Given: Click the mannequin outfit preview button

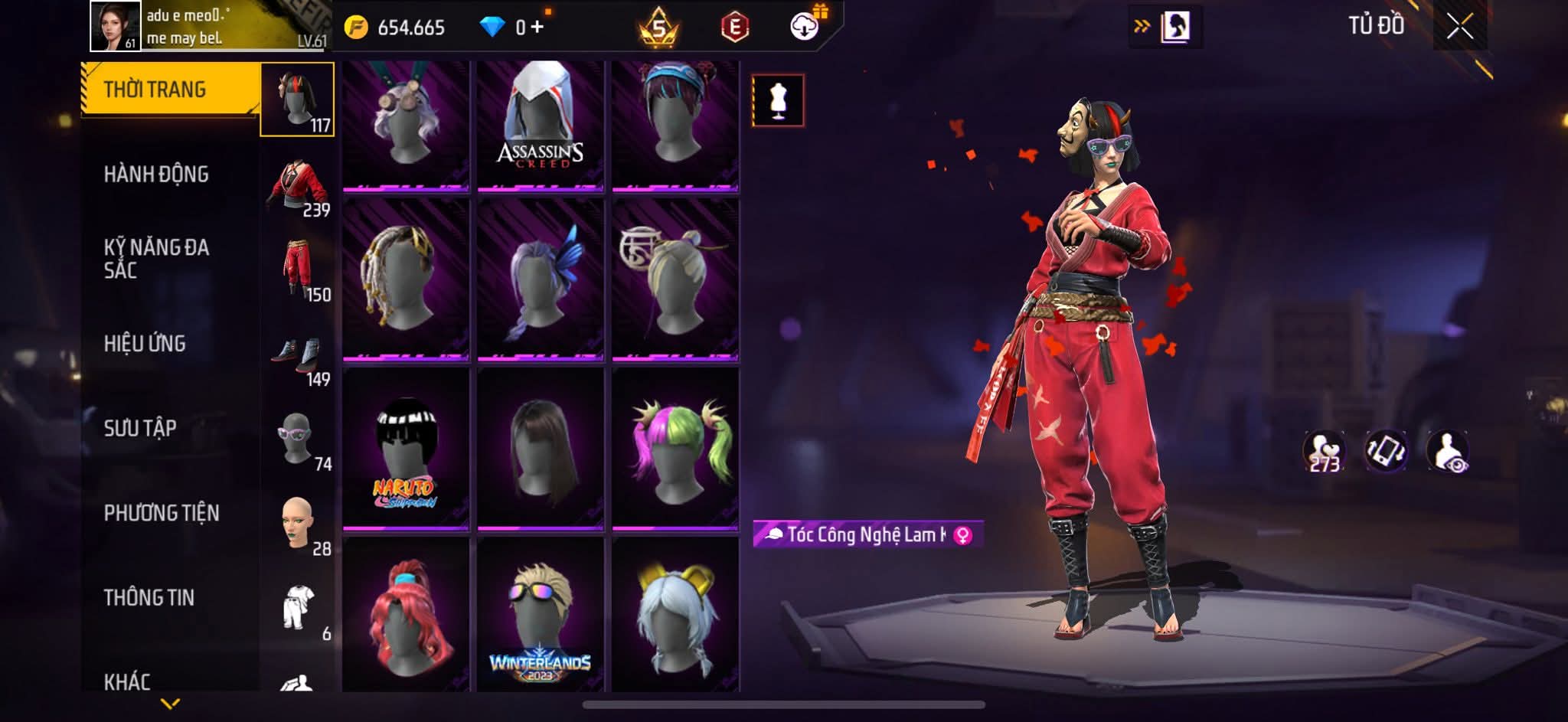Looking at the screenshot, I should click(778, 100).
